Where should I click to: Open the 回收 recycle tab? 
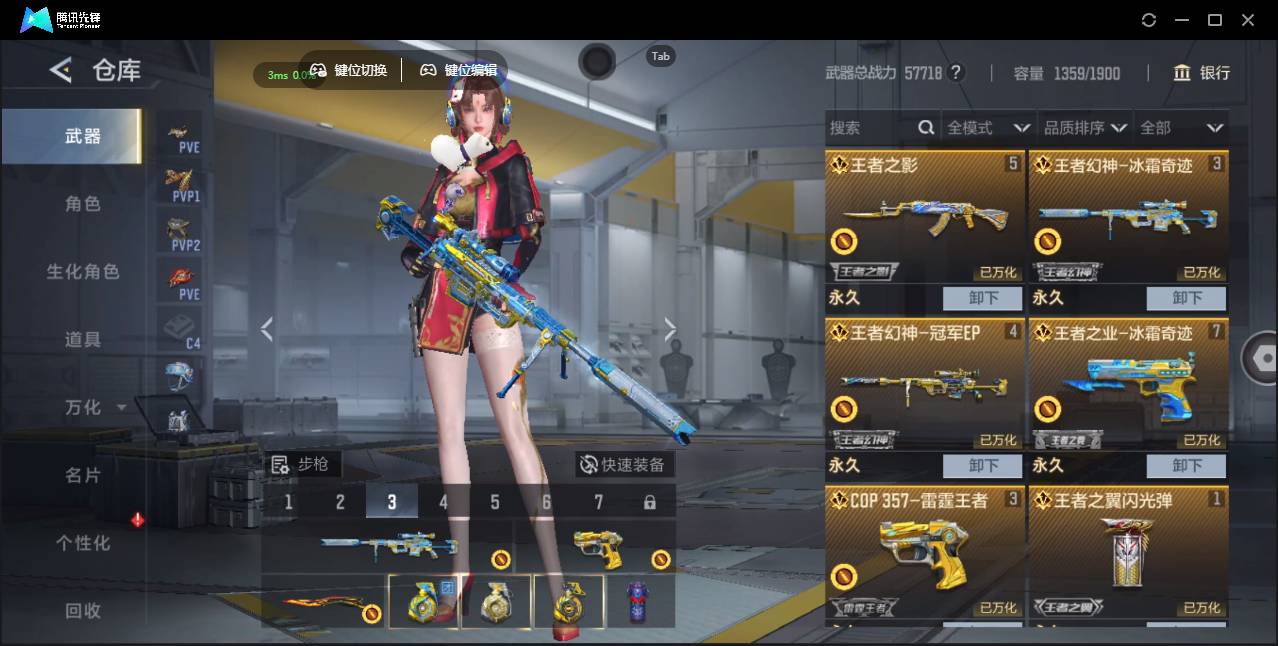click(83, 610)
